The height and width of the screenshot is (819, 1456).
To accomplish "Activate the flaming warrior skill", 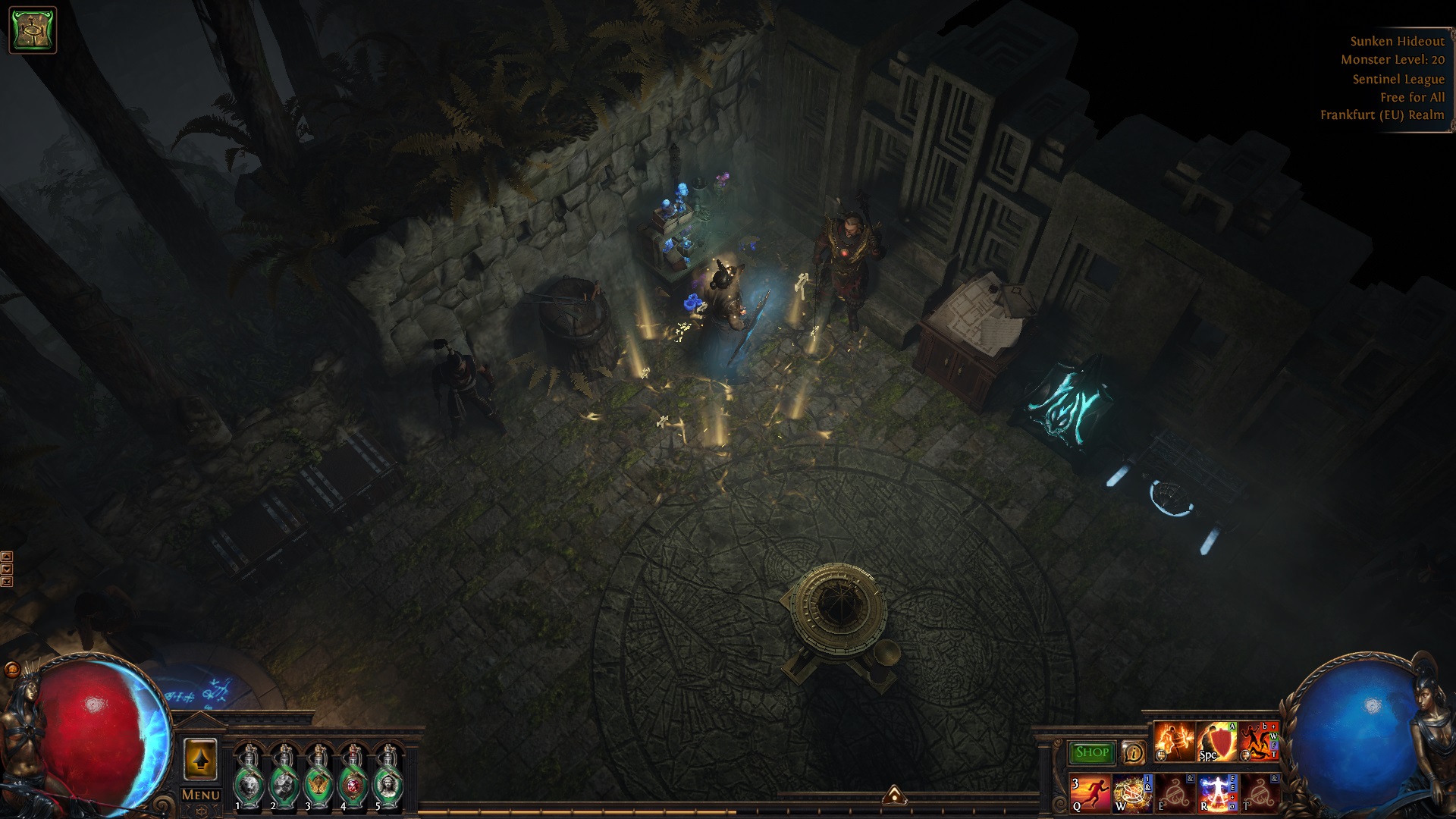I will click(x=1174, y=742).
